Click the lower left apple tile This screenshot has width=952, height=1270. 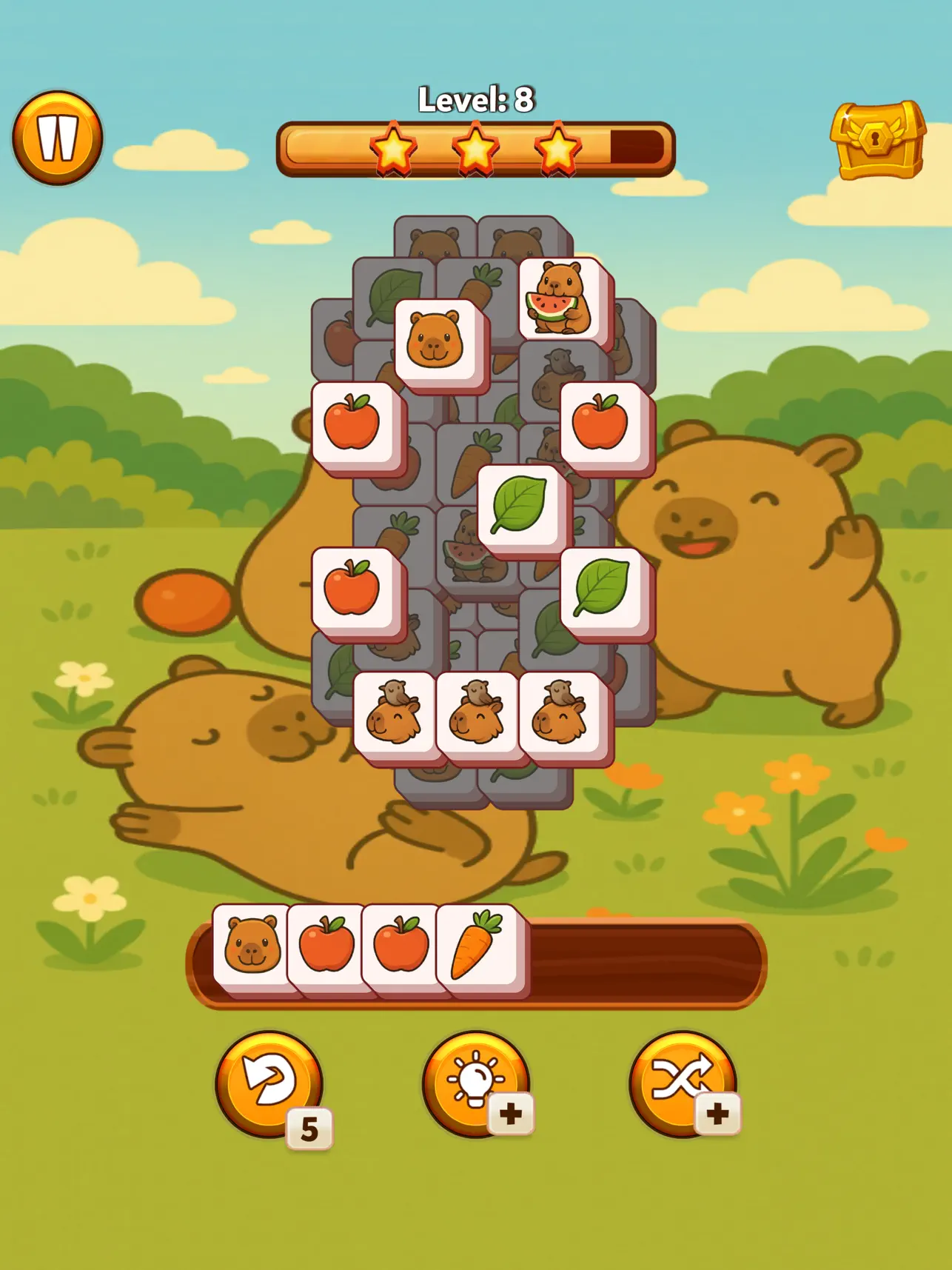[354, 589]
